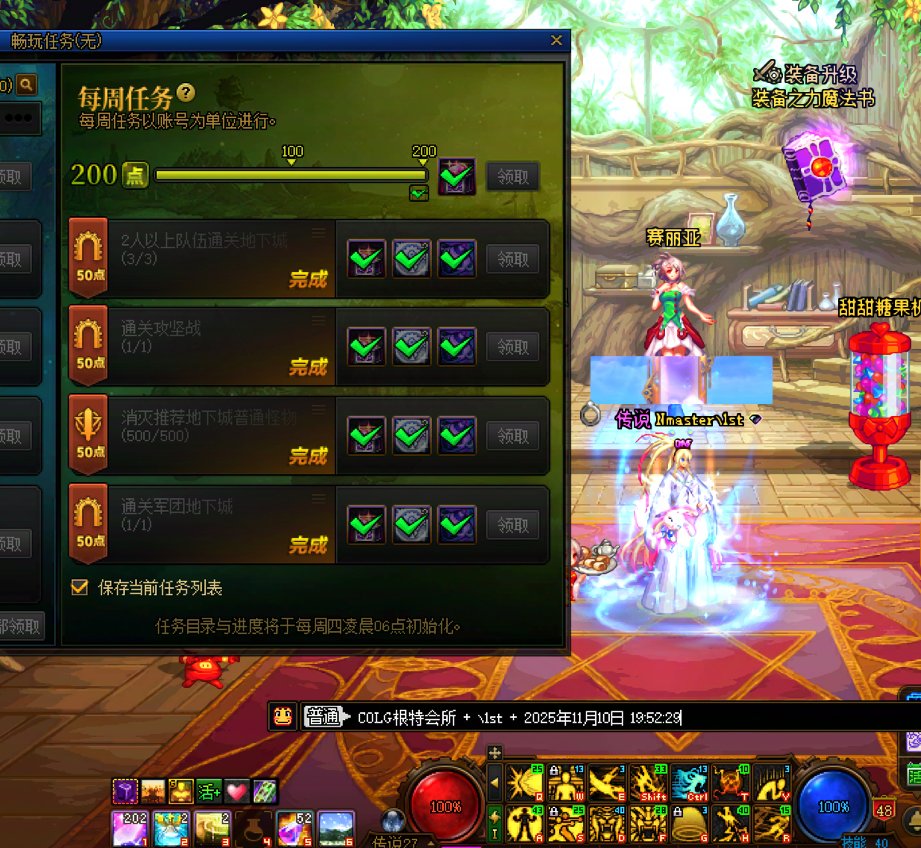This screenshot has height=848, width=921.
Task: Click the reward box icon beside 200 points
Action: point(457,176)
